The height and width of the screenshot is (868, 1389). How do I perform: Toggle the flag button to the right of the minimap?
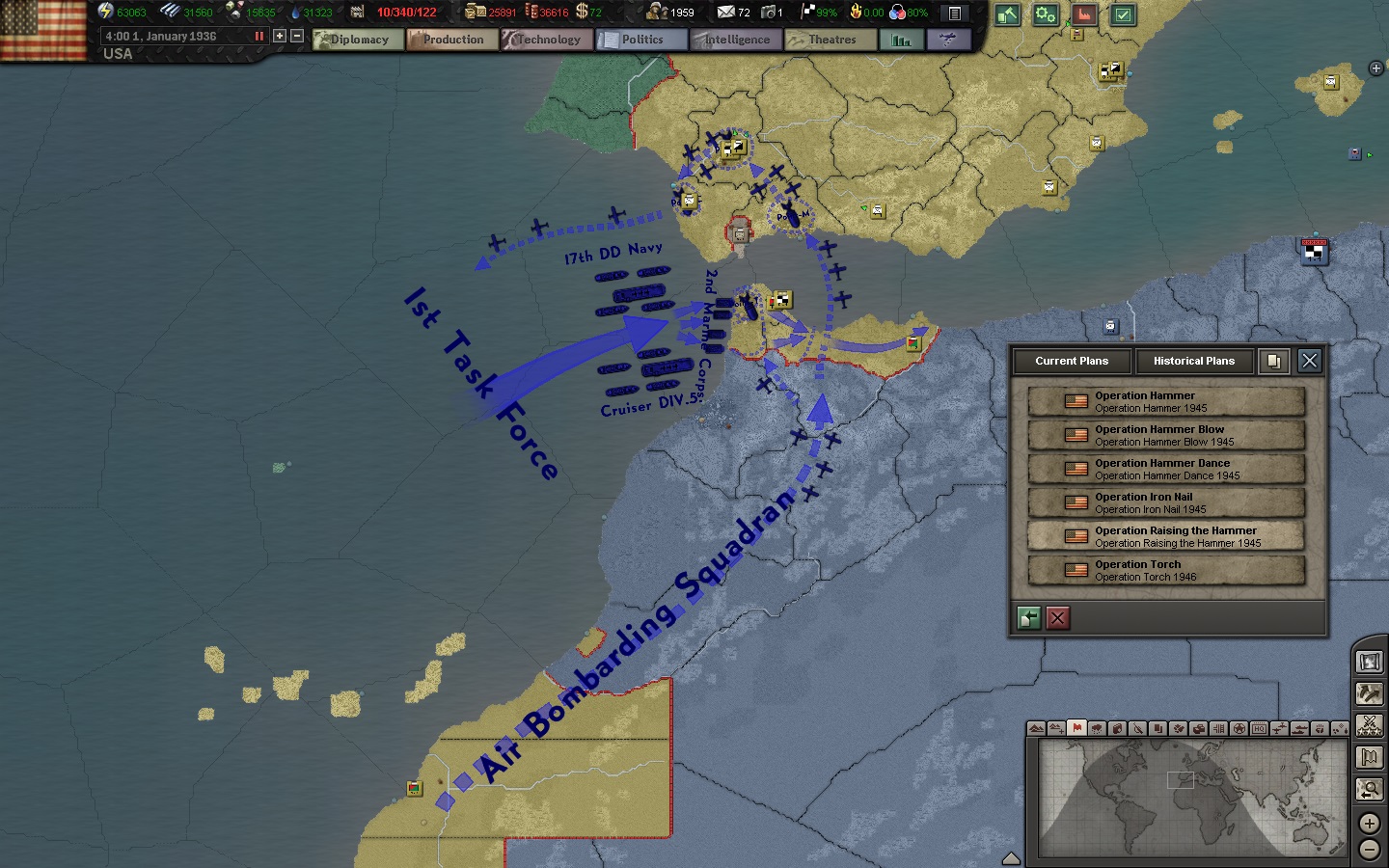1369,755
